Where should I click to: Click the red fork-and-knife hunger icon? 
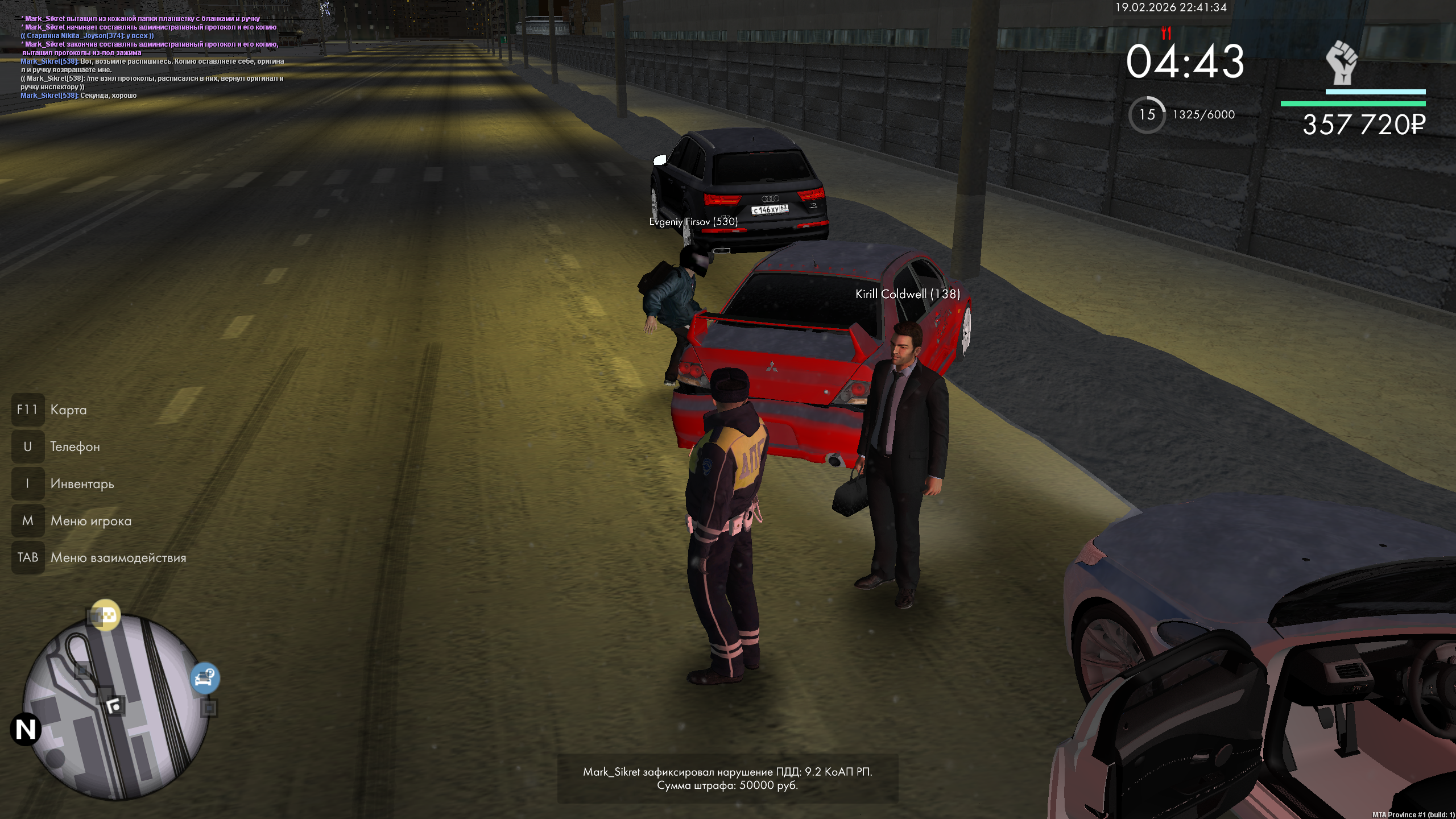pyautogui.click(x=1166, y=34)
